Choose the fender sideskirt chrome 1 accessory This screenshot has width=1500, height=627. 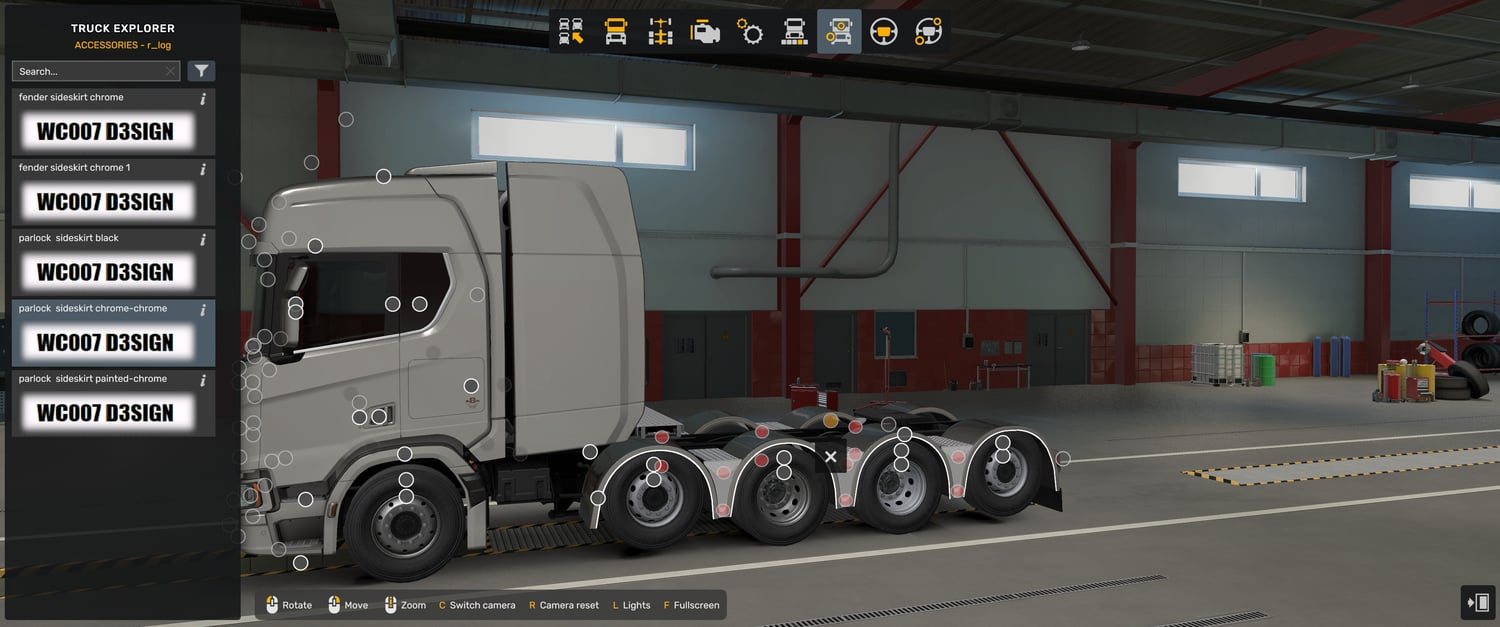pyautogui.click(x=105, y=202)
